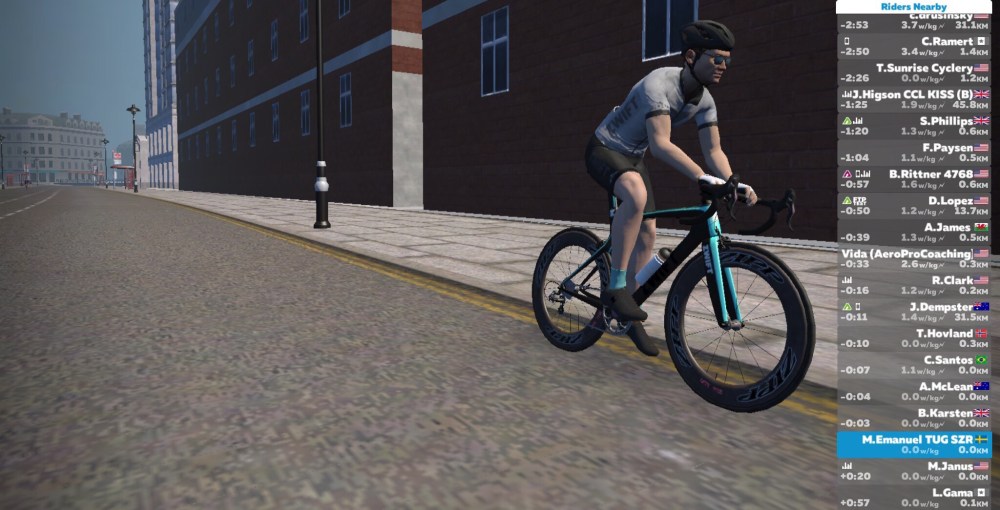1000x510 pixels.
Task: Select the Vida (AeroProCoaching) rider row
Action: pyautogui.click(x=915, y=259)
